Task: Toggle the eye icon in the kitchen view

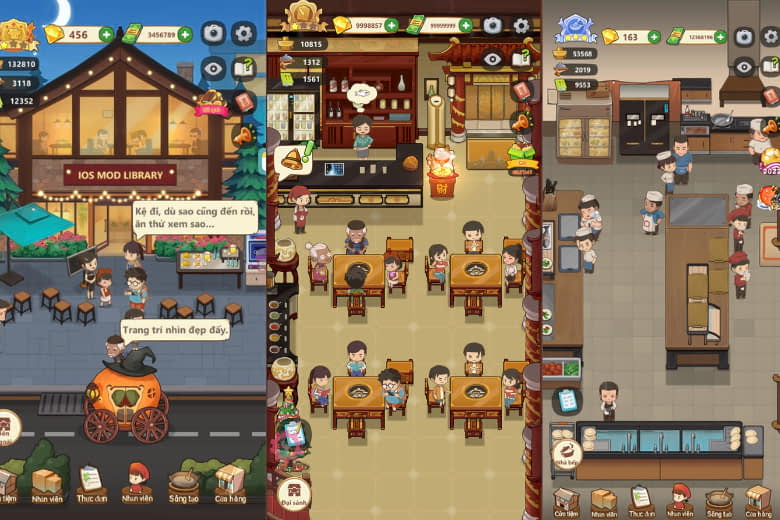Action: point(744,66)
